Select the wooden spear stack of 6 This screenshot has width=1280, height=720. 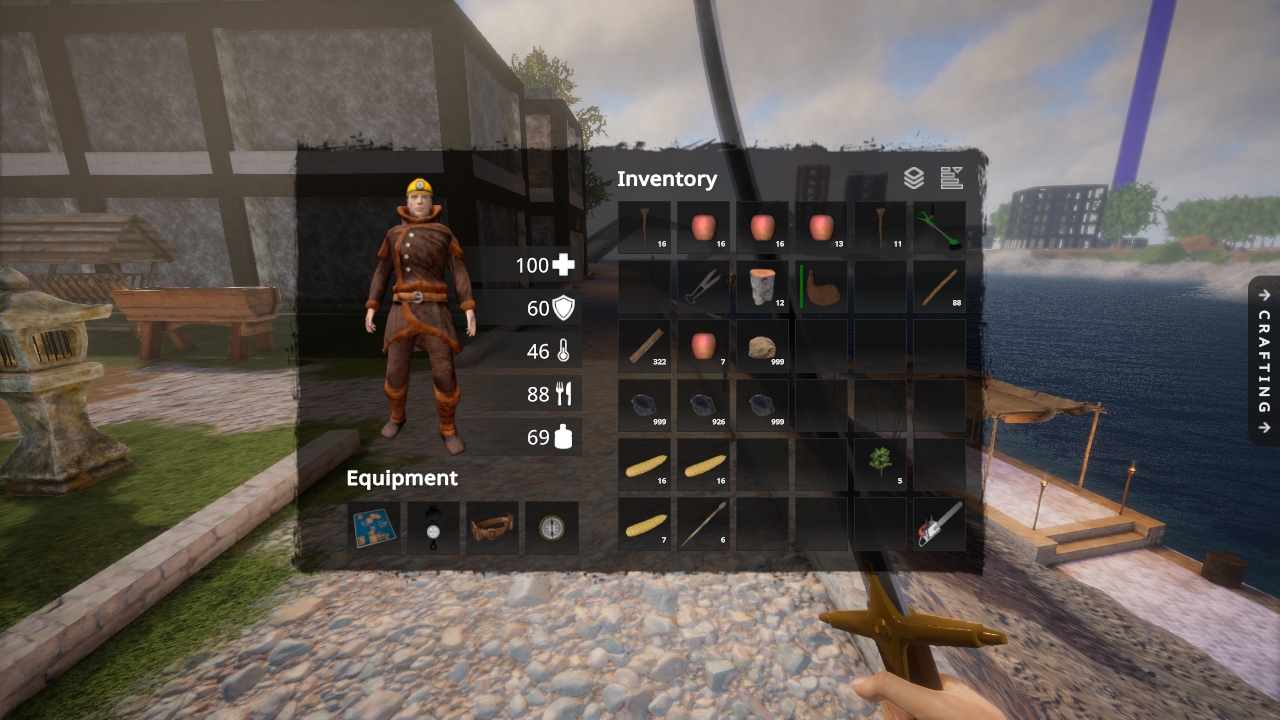tap(703, 524)
